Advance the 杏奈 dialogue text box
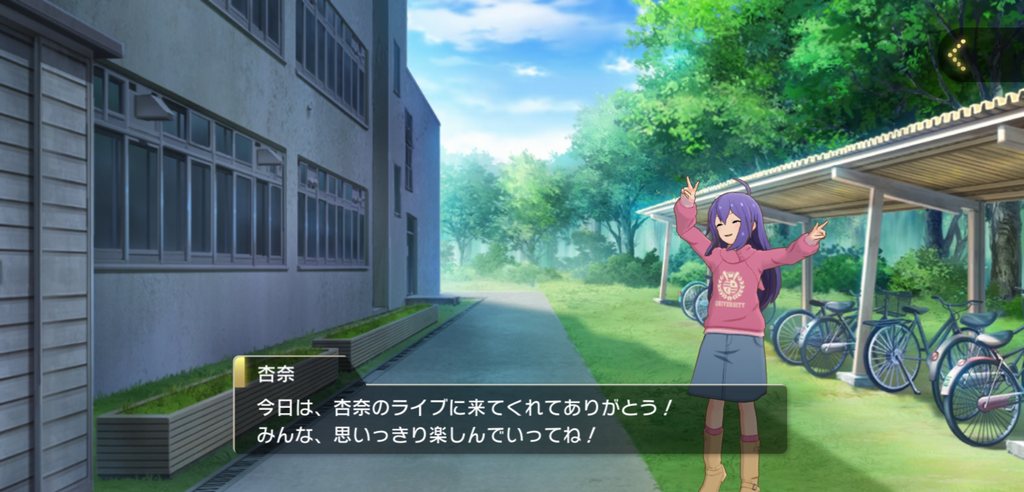This screenshot has height=492, width=1024. (510, 420)
